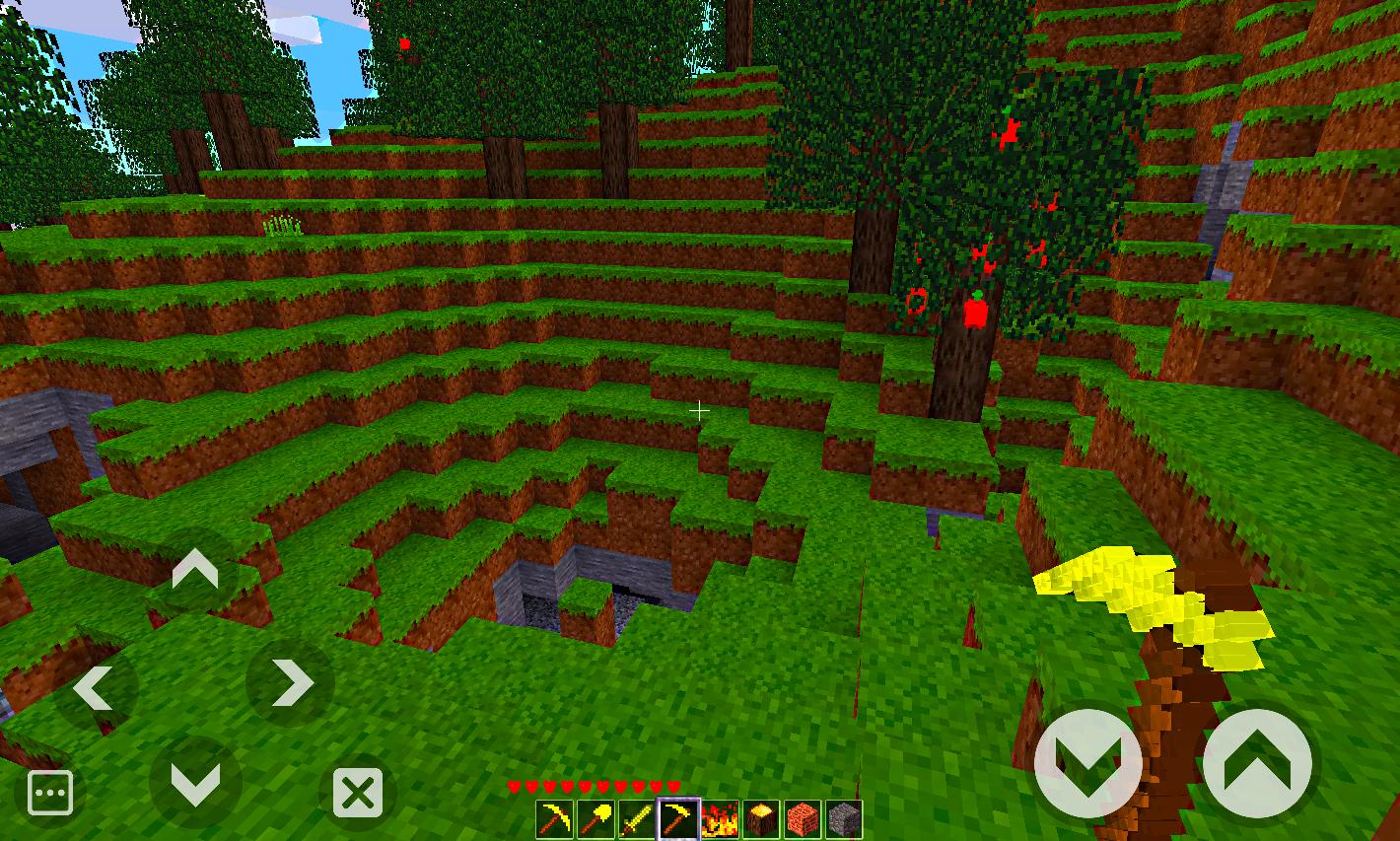Click the crosshair at screen center
Image resolution: width=1400 pixels, height=841 pixels.
(700, 409)
